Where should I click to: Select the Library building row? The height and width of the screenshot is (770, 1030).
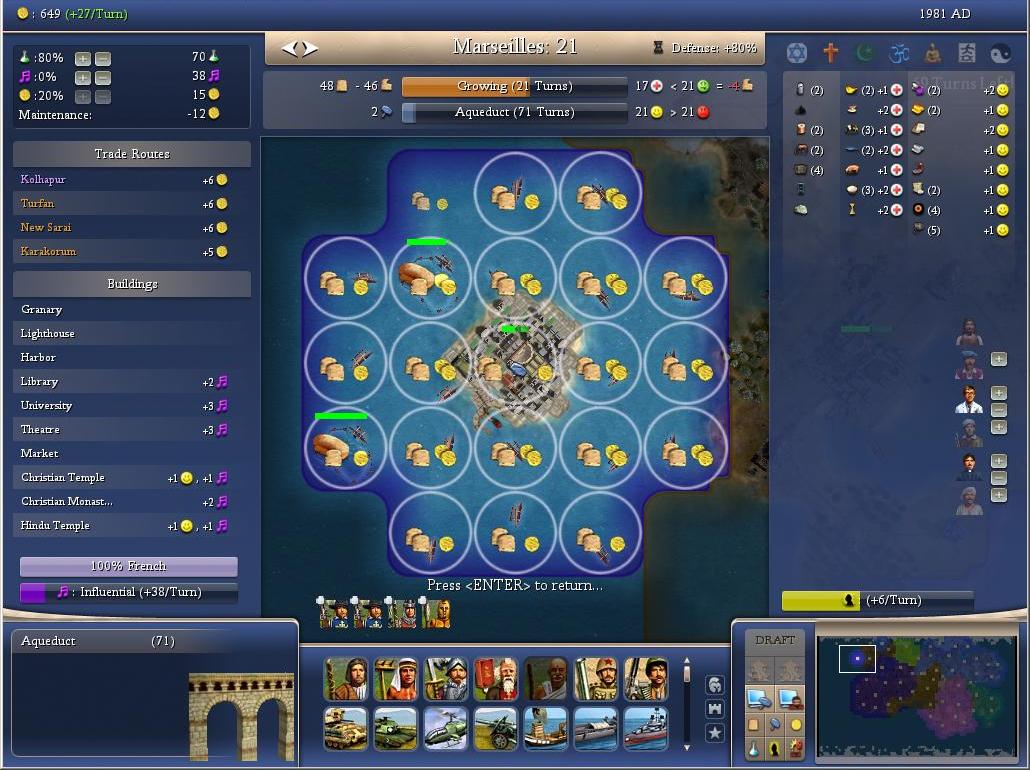pyautogui.click(x=131, y=381)
